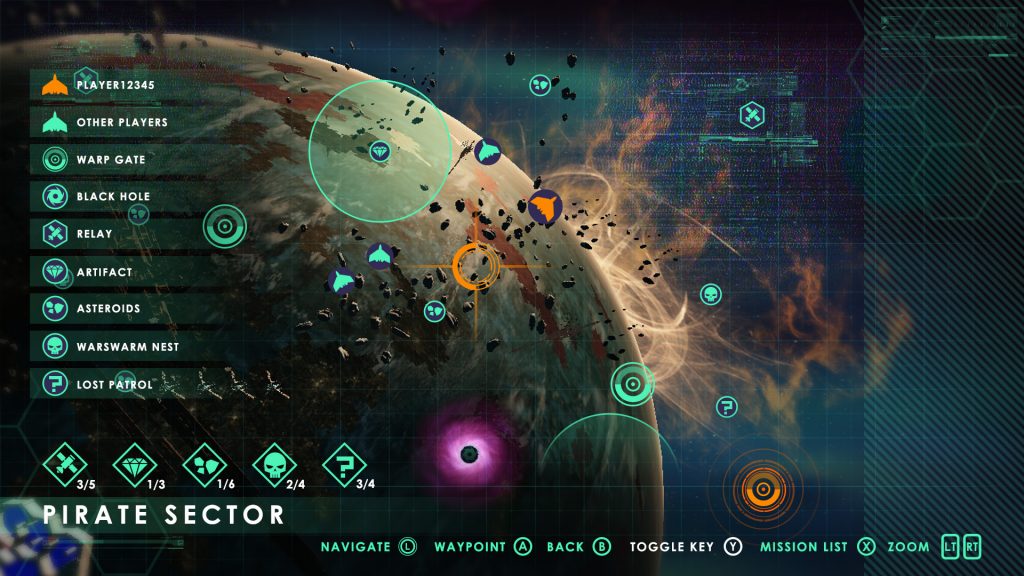The image size is (1024, 576).
Task: Click the purple black hole on the map
Action: tap(467, 455)
